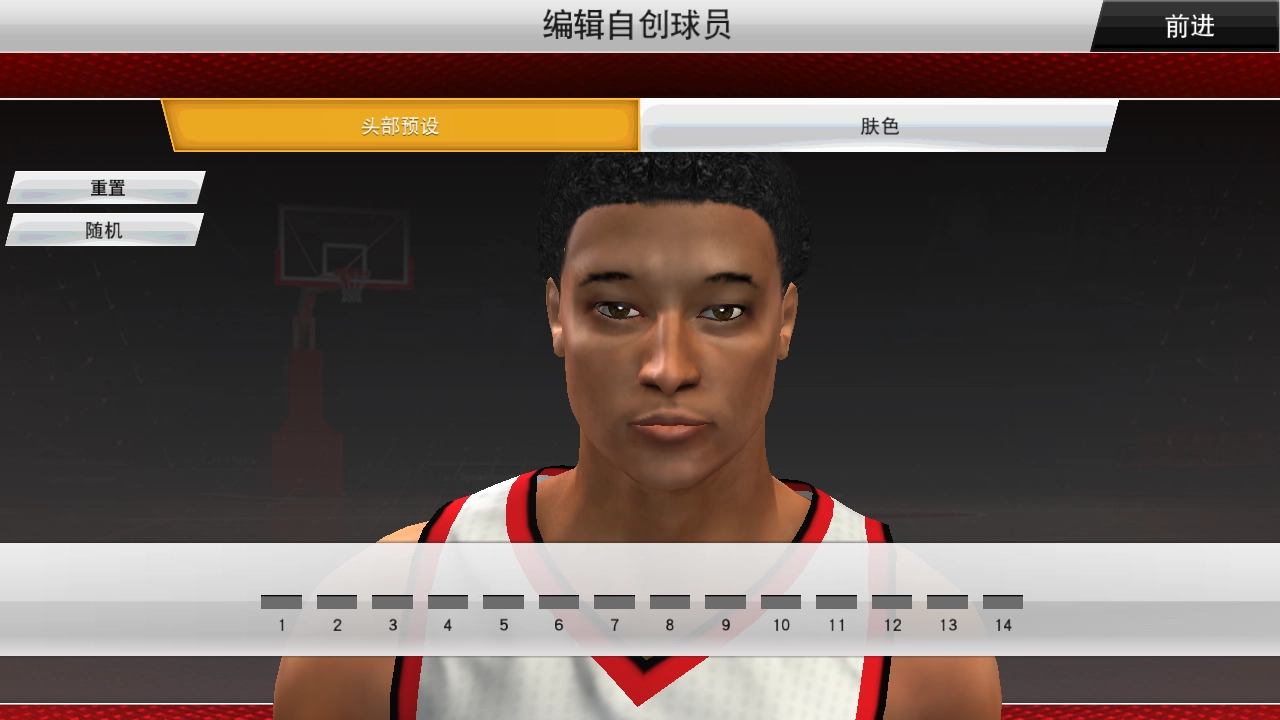The width and height of the screenshot is (1280, 720).
Task: Randomize appearance with the 随机 button
Action: [x=105, y=230]
